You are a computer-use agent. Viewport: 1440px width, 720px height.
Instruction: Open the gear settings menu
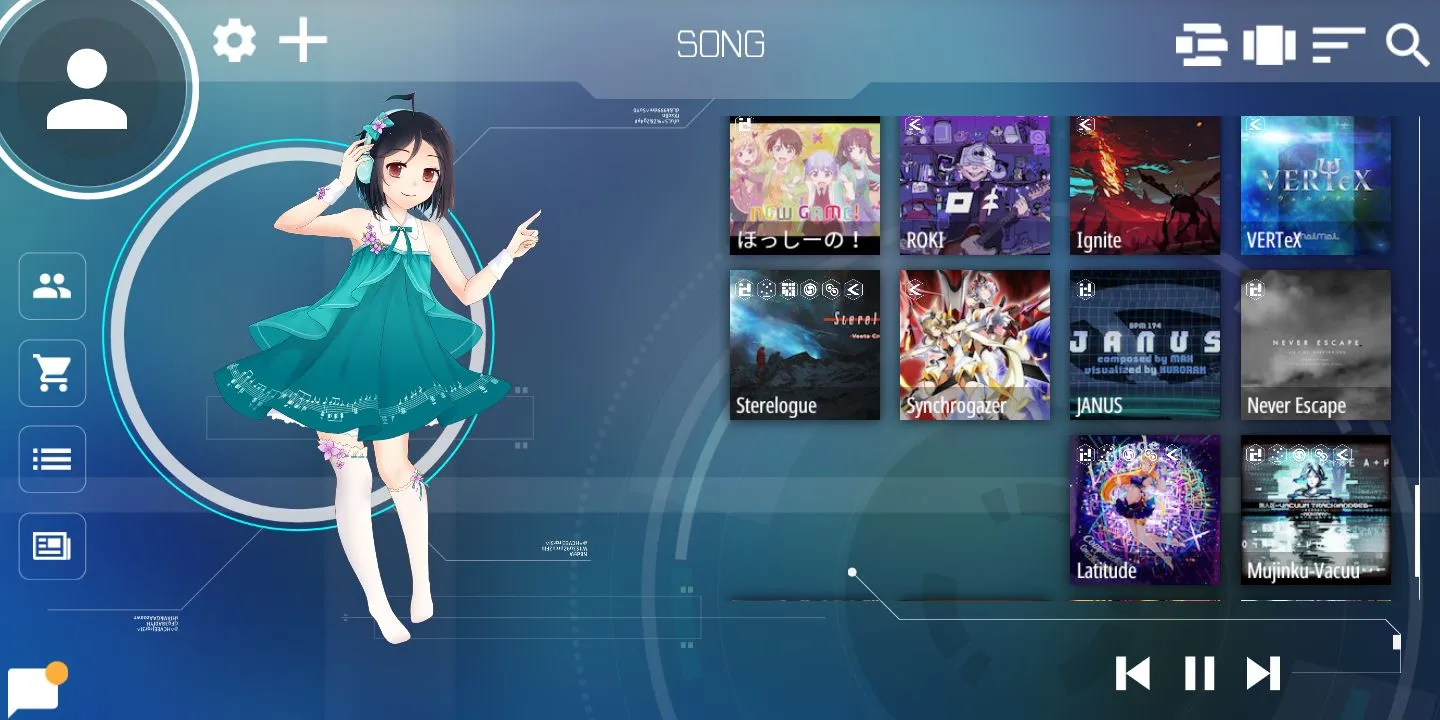point(235,42)
